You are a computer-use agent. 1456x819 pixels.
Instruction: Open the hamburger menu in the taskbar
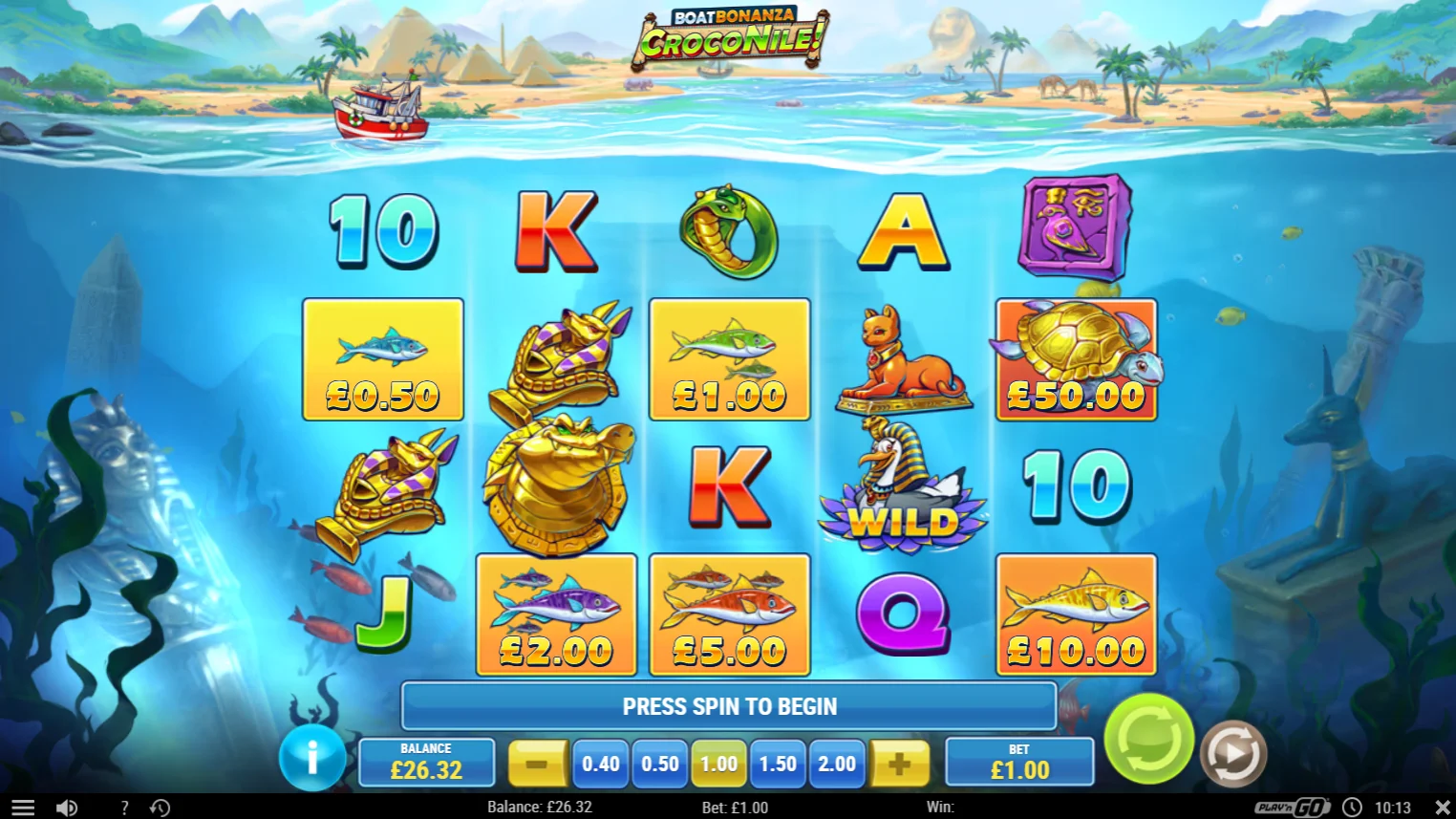22,807
